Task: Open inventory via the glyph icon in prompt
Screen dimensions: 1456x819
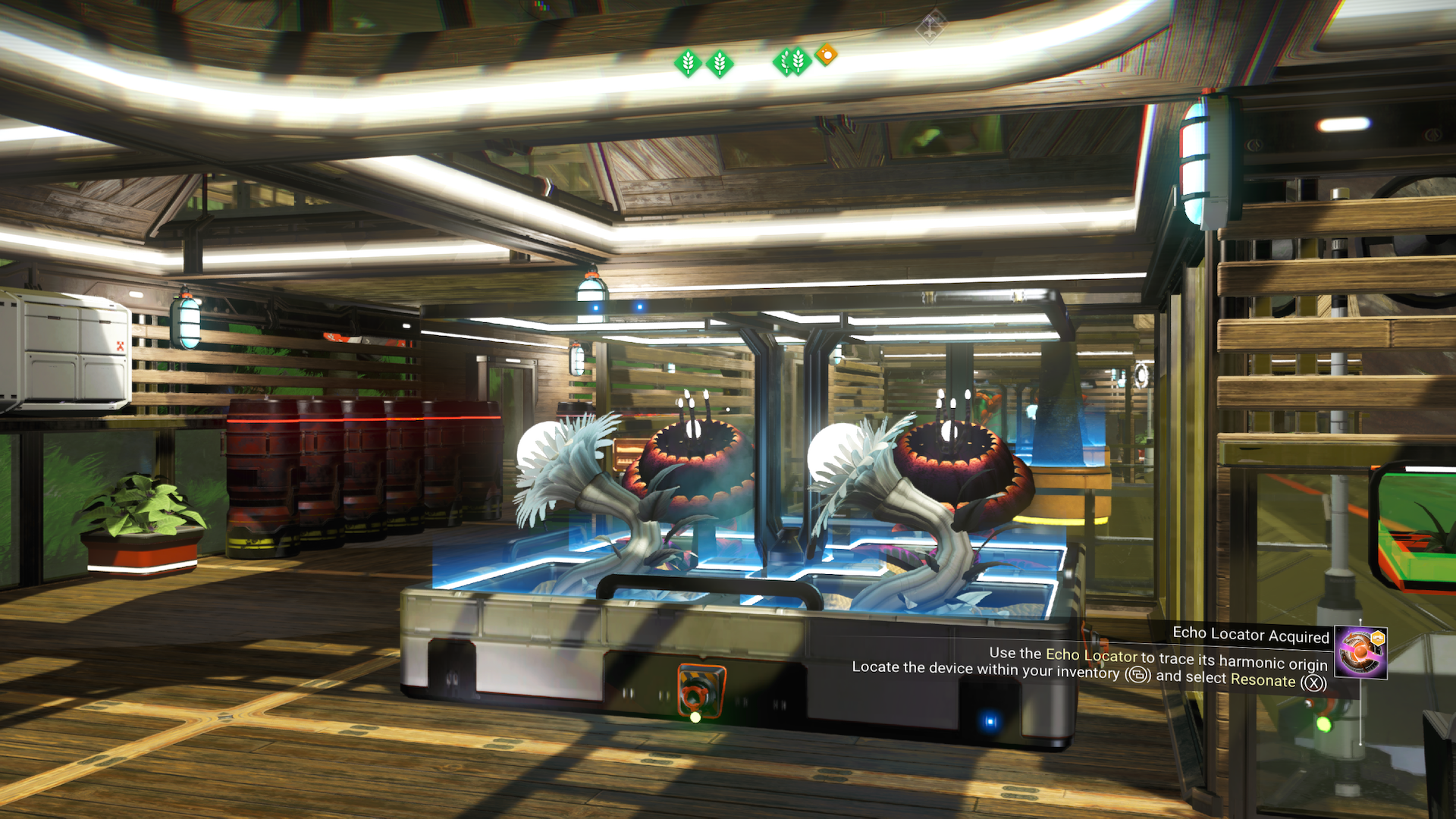Action: click(1136, 676)
